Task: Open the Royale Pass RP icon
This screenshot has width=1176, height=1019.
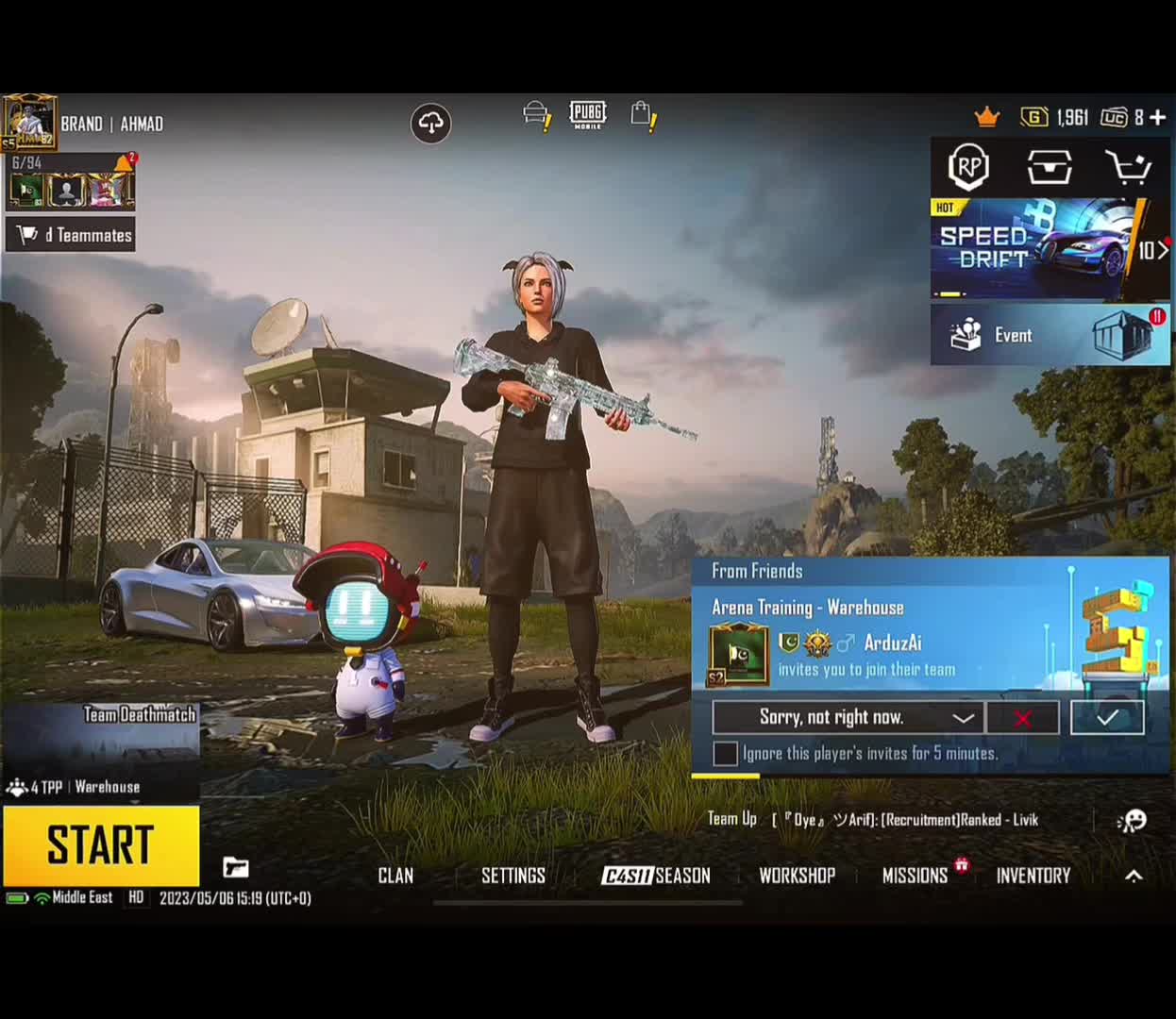Action: 968,167
